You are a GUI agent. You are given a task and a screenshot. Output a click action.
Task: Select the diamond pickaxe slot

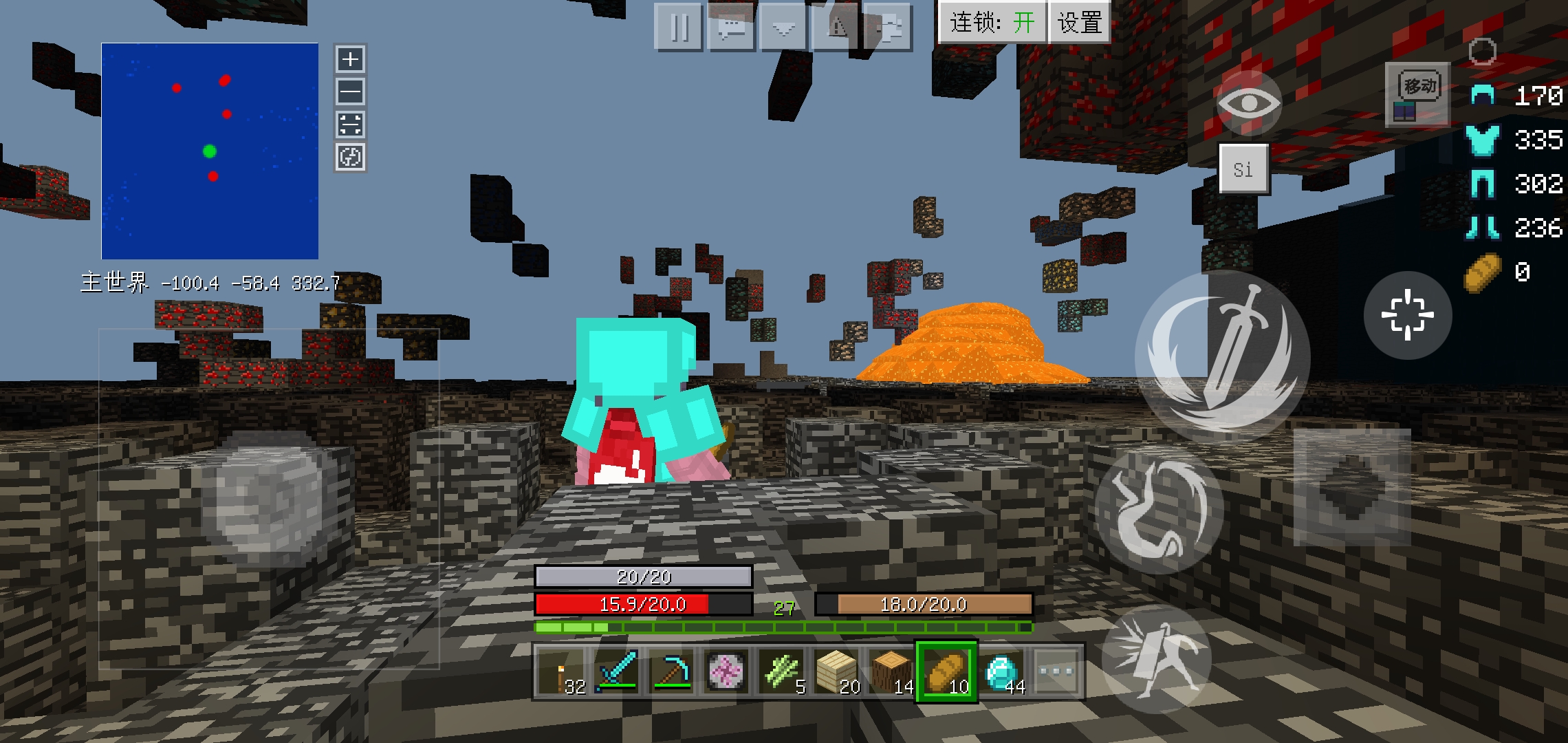point(671,671)
